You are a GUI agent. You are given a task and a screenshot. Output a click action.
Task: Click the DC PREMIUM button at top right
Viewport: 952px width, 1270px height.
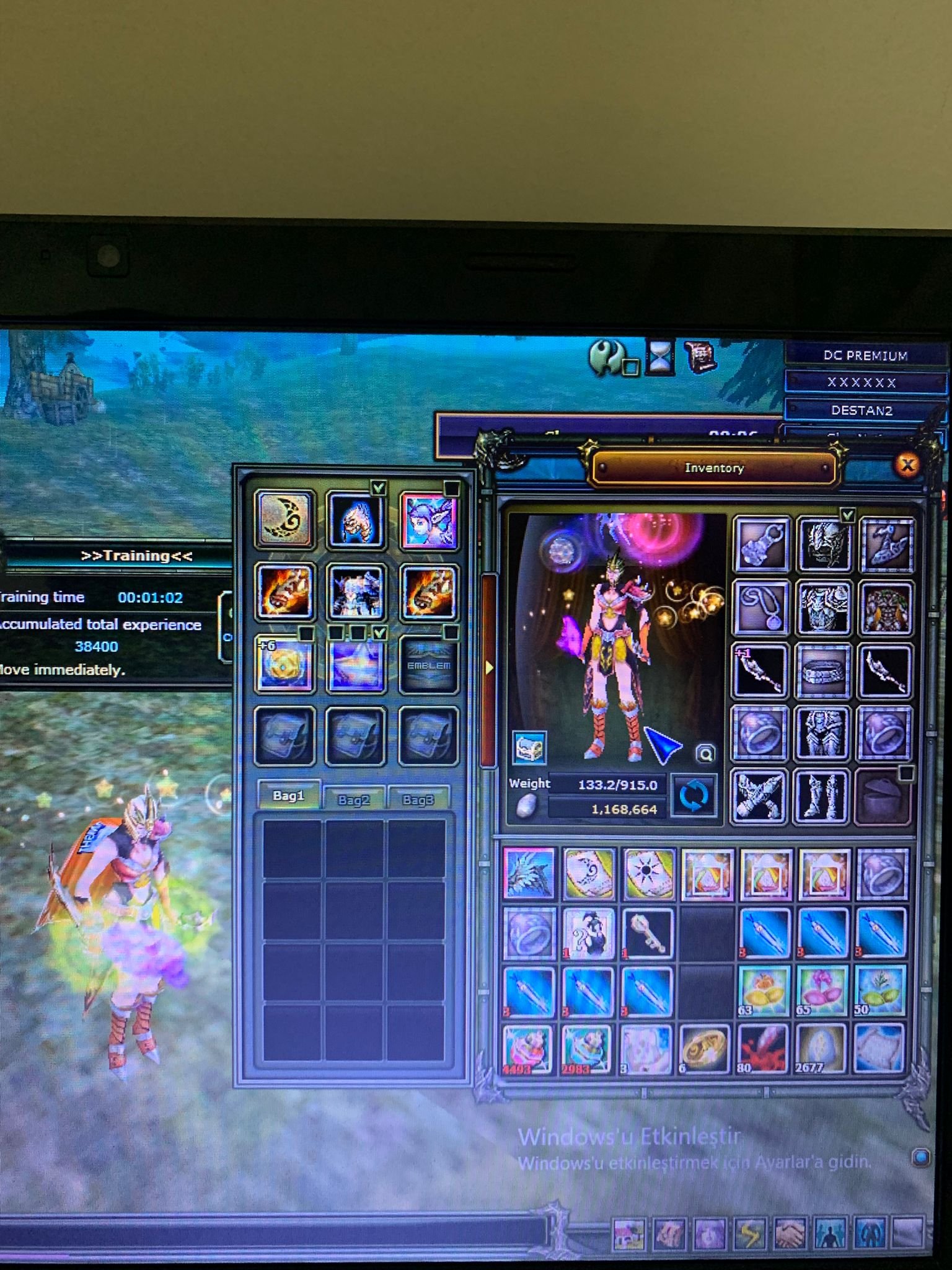coord(866,355)
